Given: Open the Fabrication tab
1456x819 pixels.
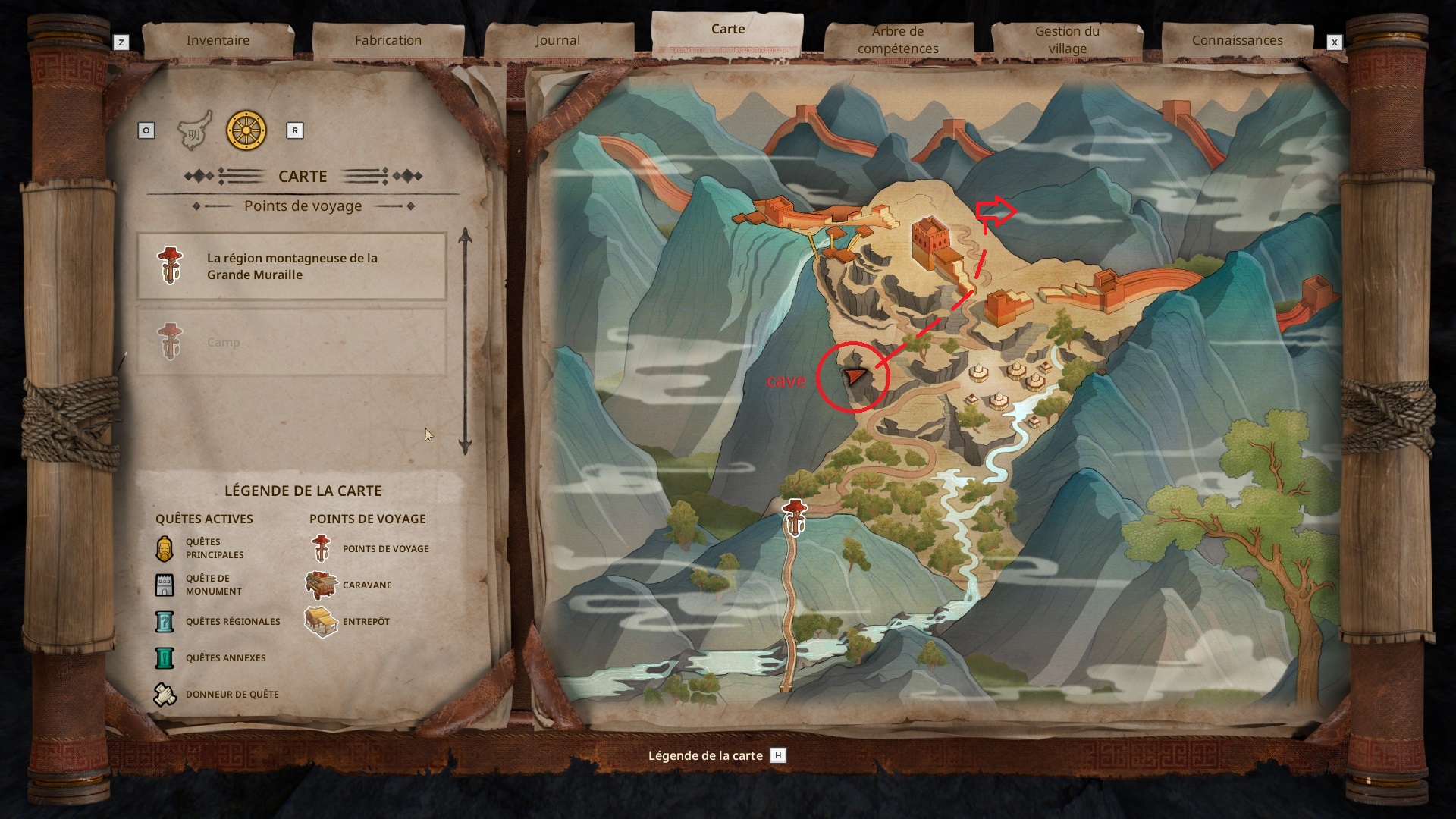Looking at the screenshot, I should point(388,40).
